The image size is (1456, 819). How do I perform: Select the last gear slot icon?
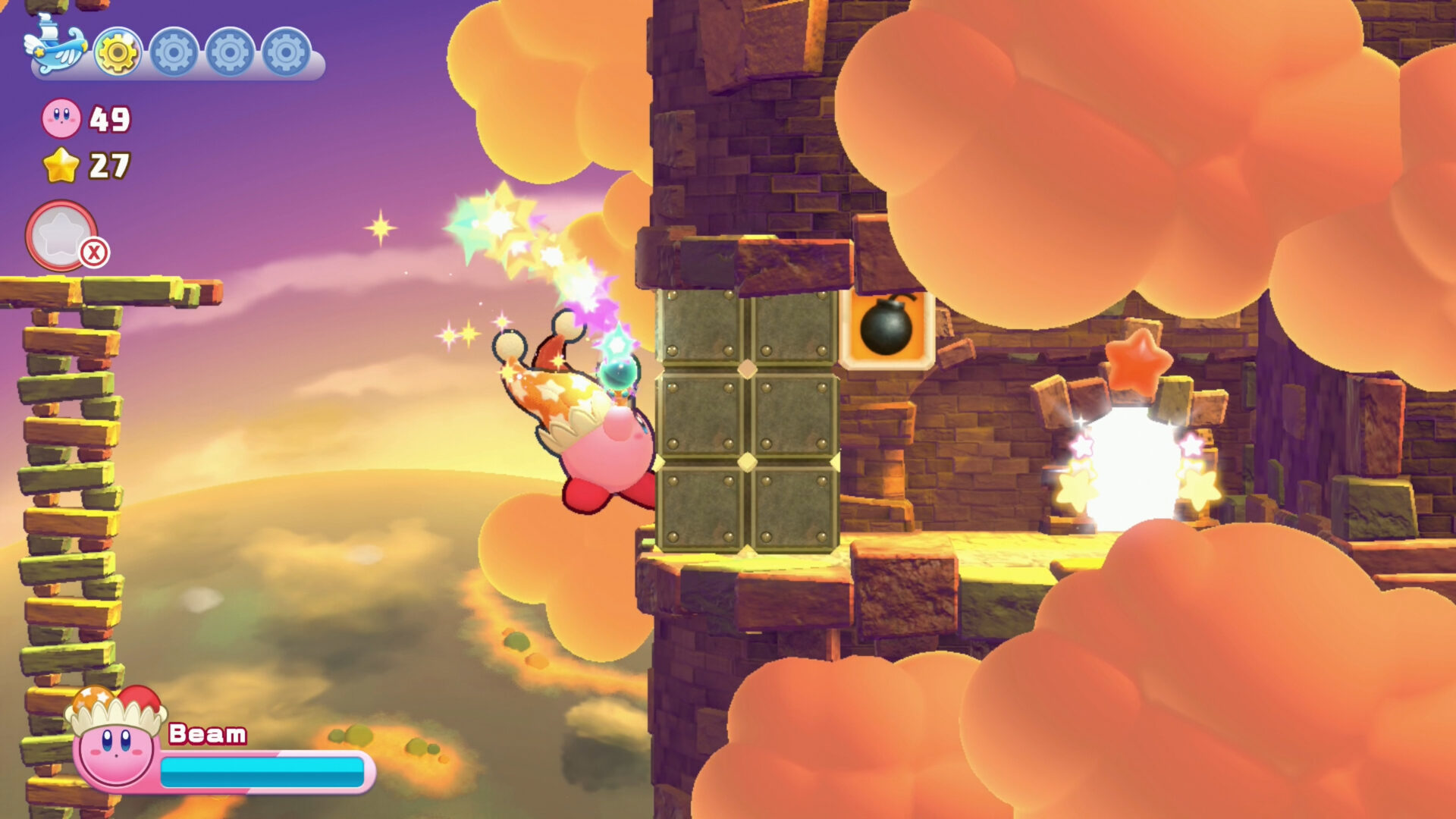pos(284,53)
